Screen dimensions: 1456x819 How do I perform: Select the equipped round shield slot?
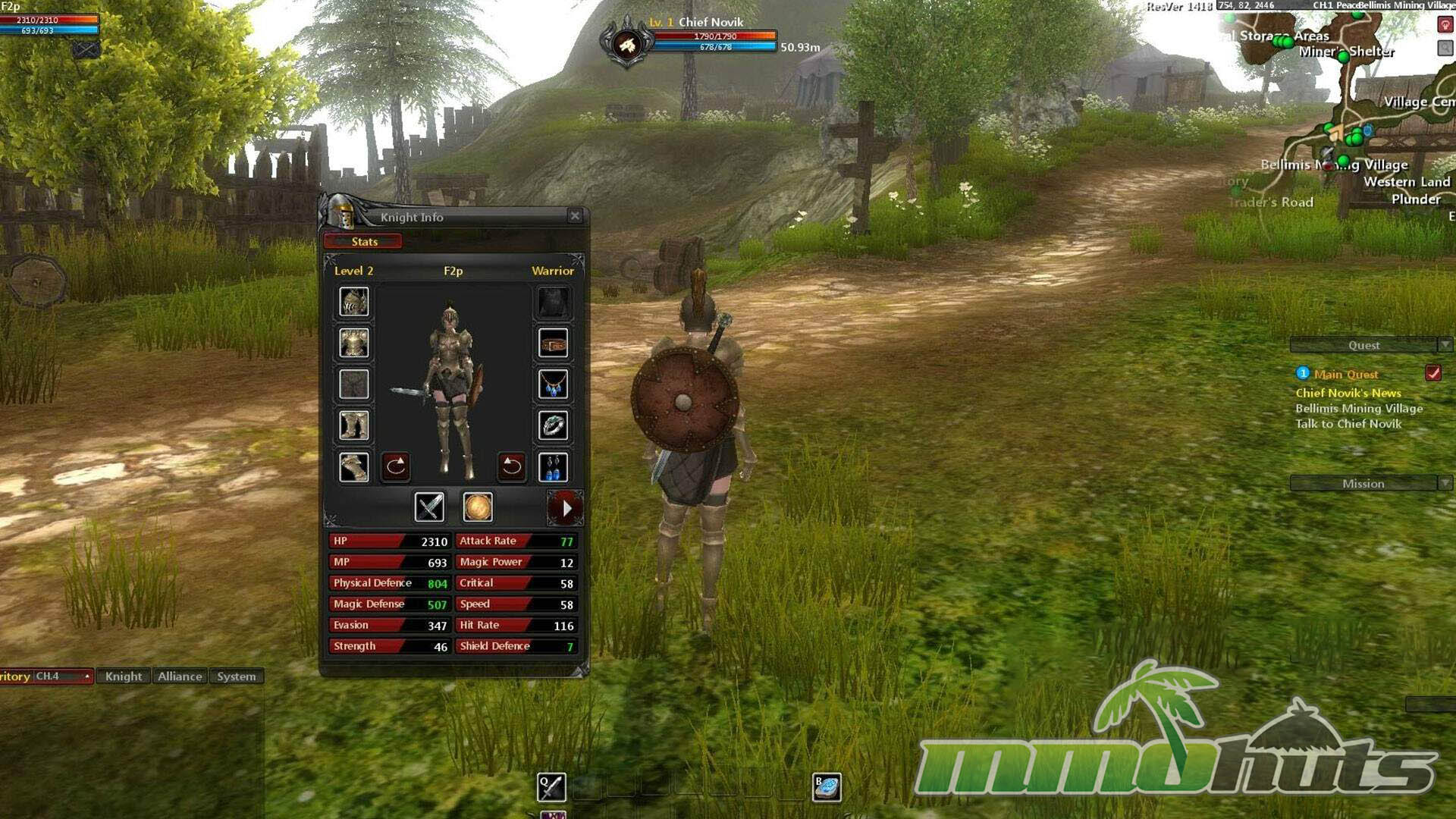[x=478, y=507]
